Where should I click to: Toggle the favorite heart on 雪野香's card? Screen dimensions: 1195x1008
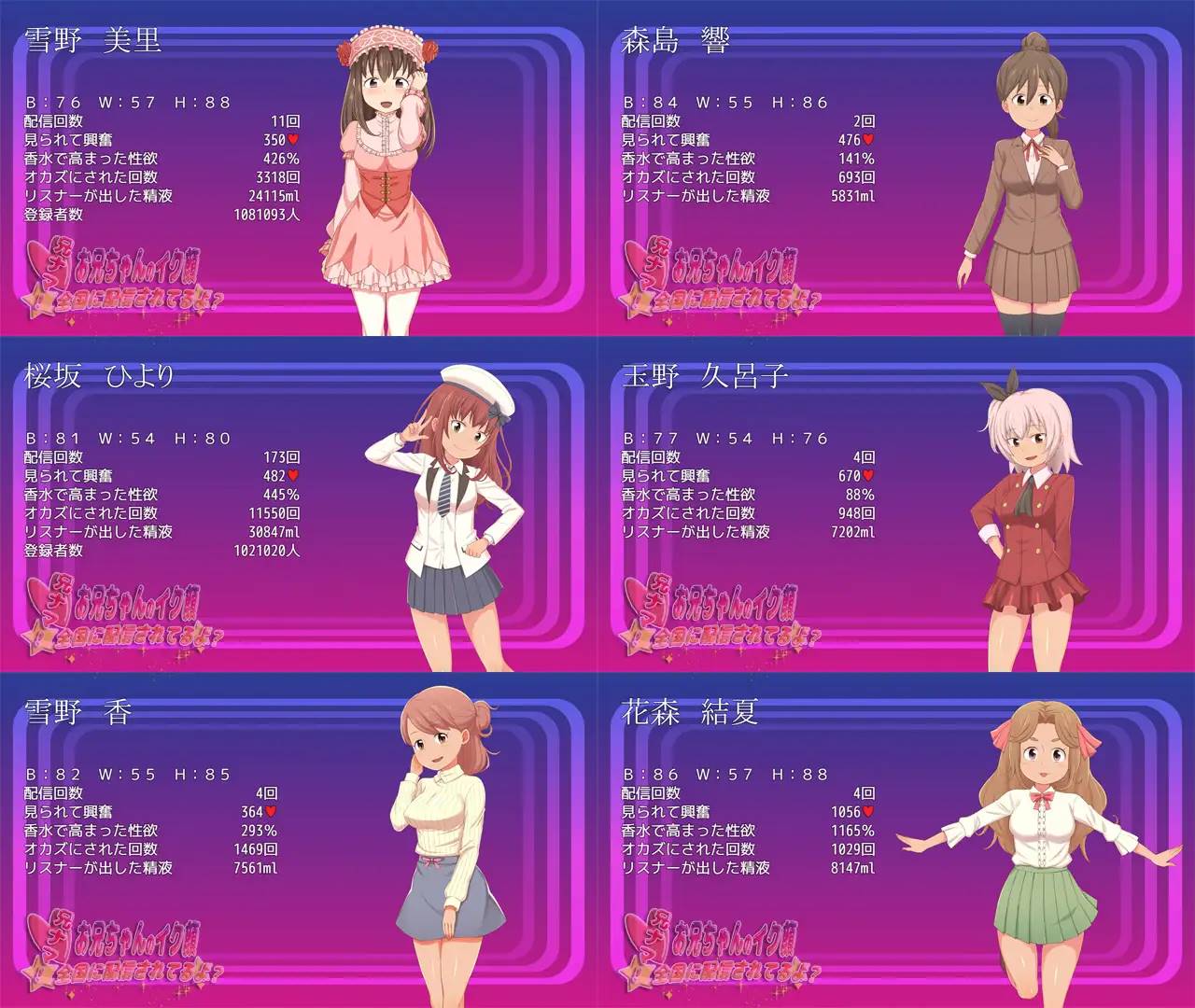272,810
